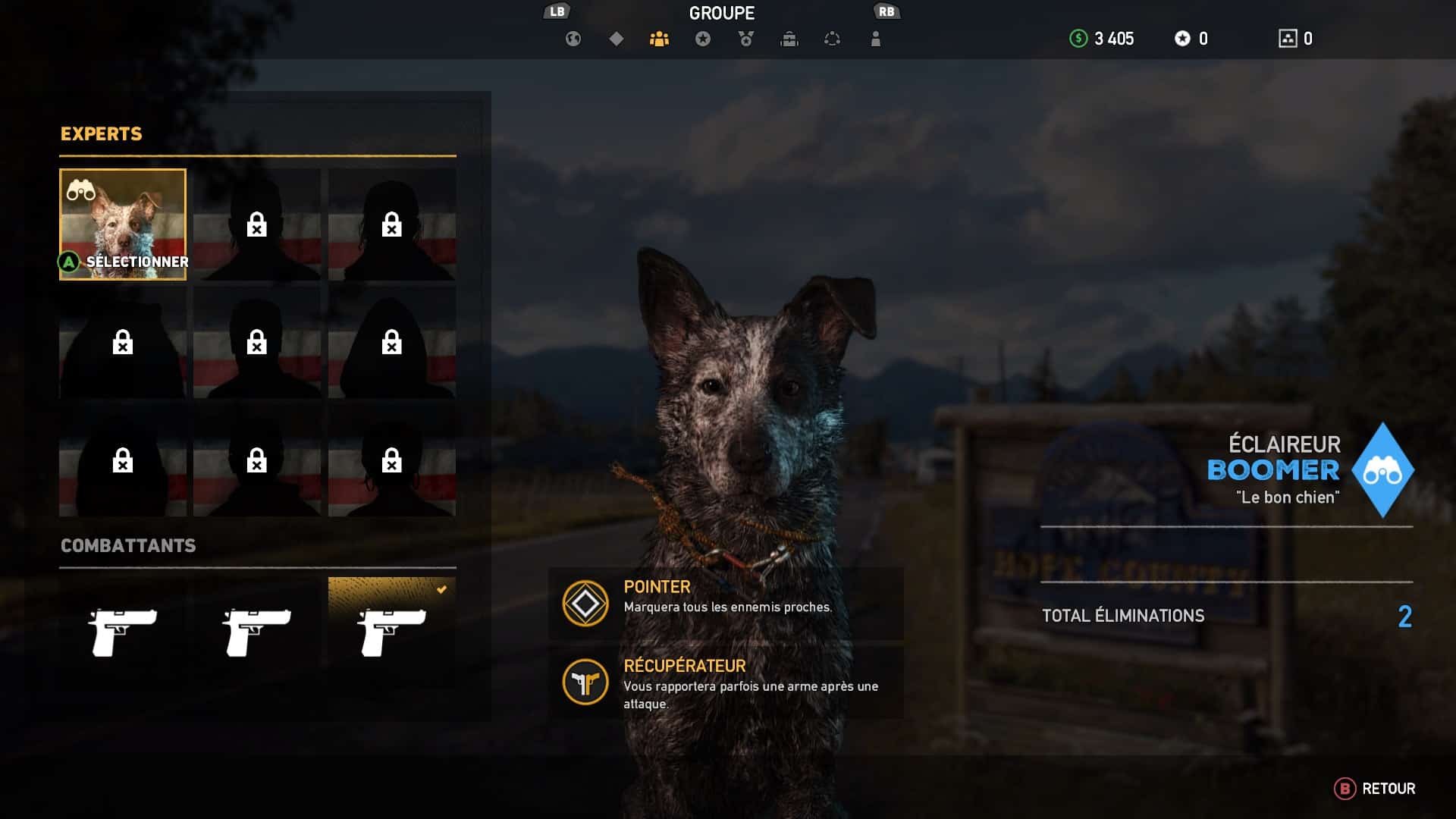The width and height of the screenshot is (1456, 819).
Task: Choose the checkmarked fighter pistol slot
Action: (392, 631)
